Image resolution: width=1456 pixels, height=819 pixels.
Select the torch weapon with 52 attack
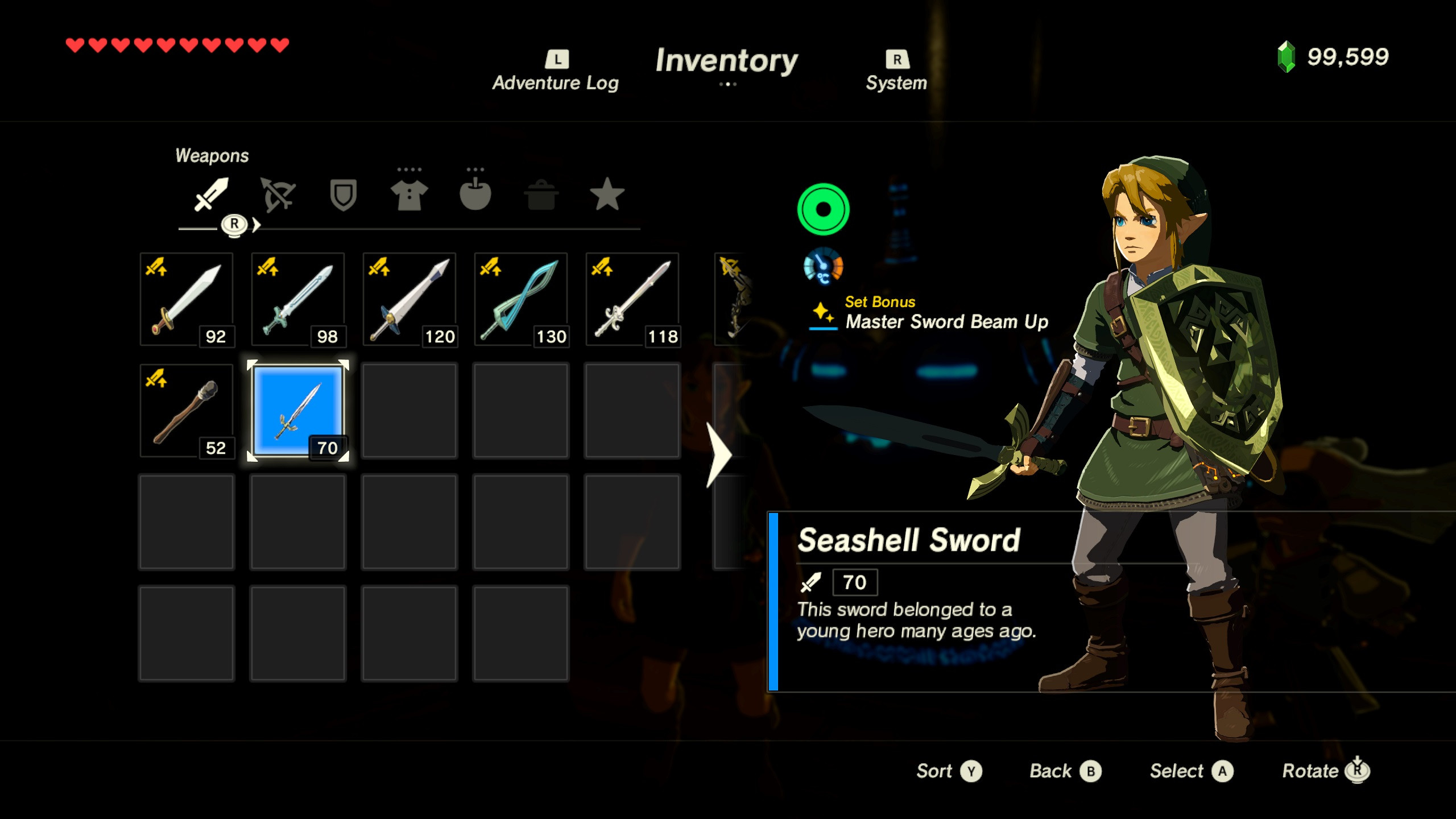pos(187,411)
